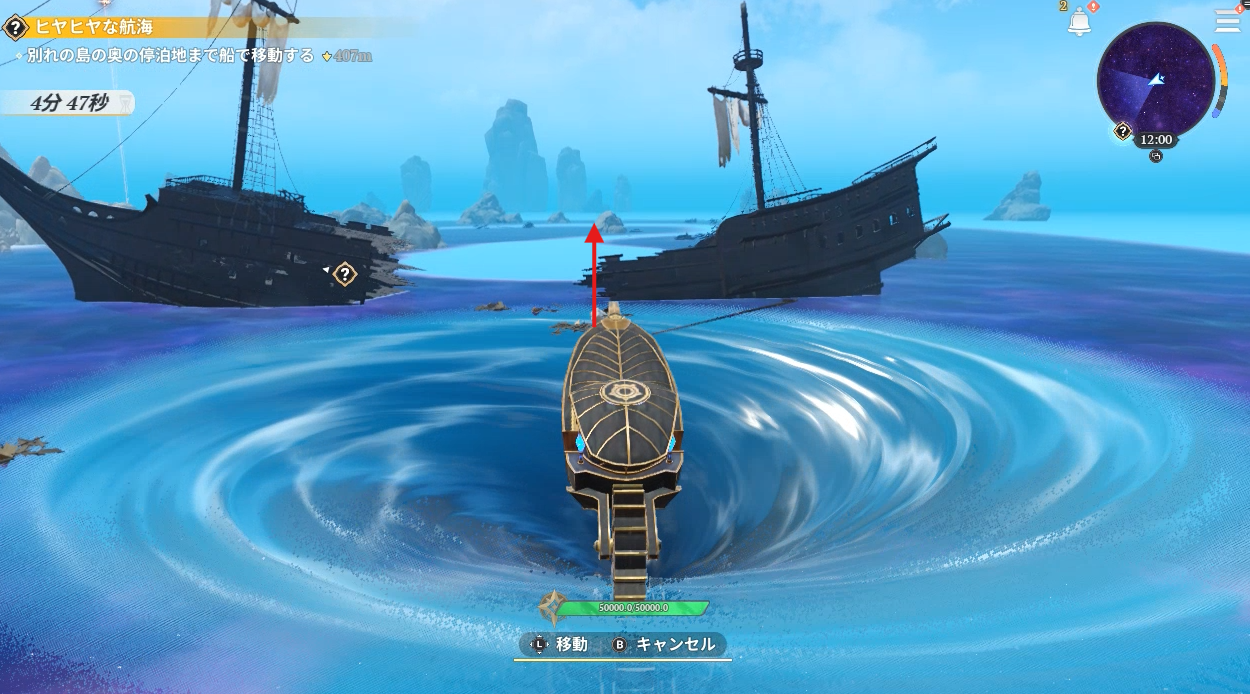The width and height of the screenshot is (1250, 694).
Task: Click the small toggle icon under the 12:00 clock
Action: coord(1156,156)
